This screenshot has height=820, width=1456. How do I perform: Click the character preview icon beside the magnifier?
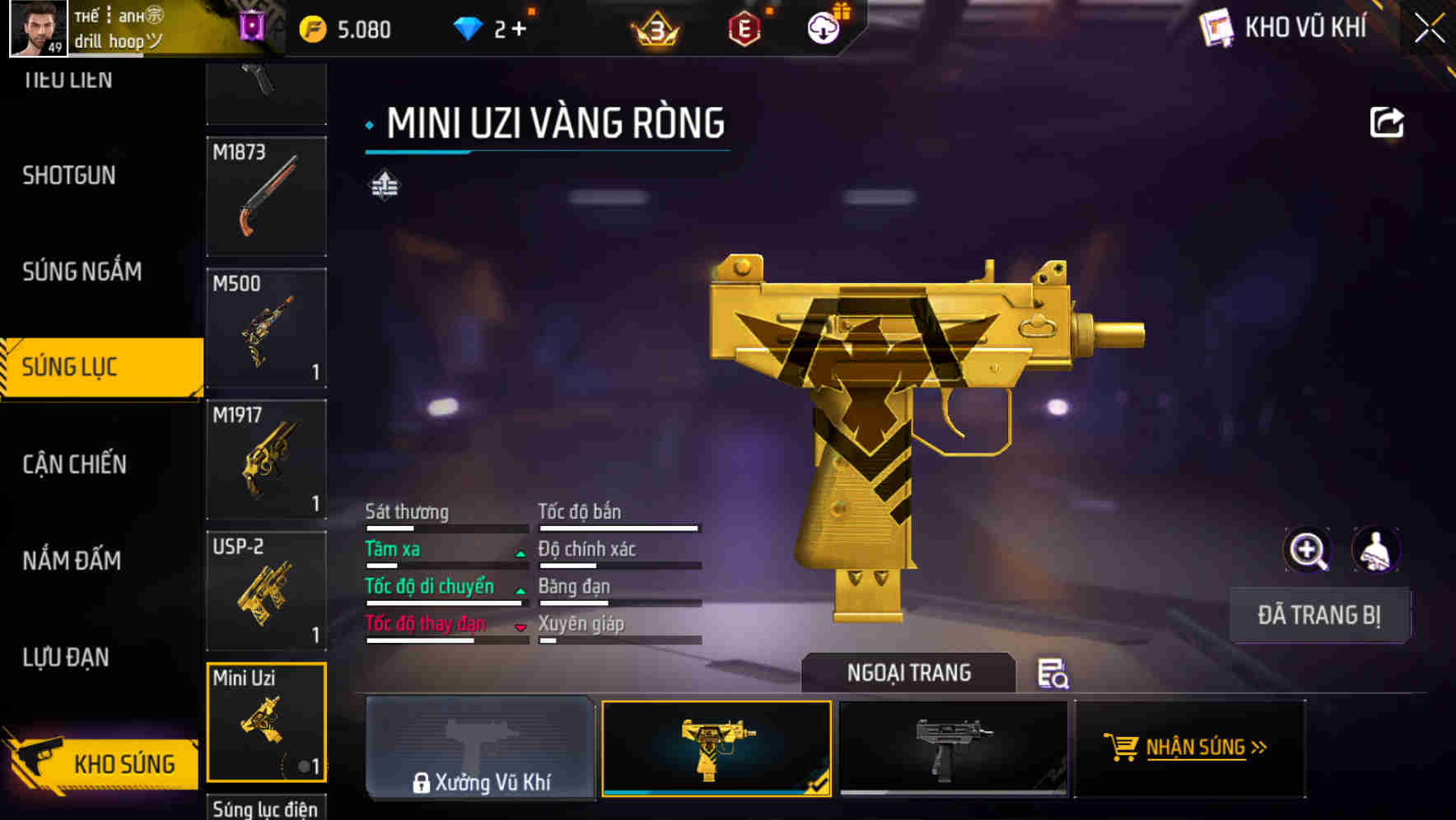click(x=1374, y=550)
